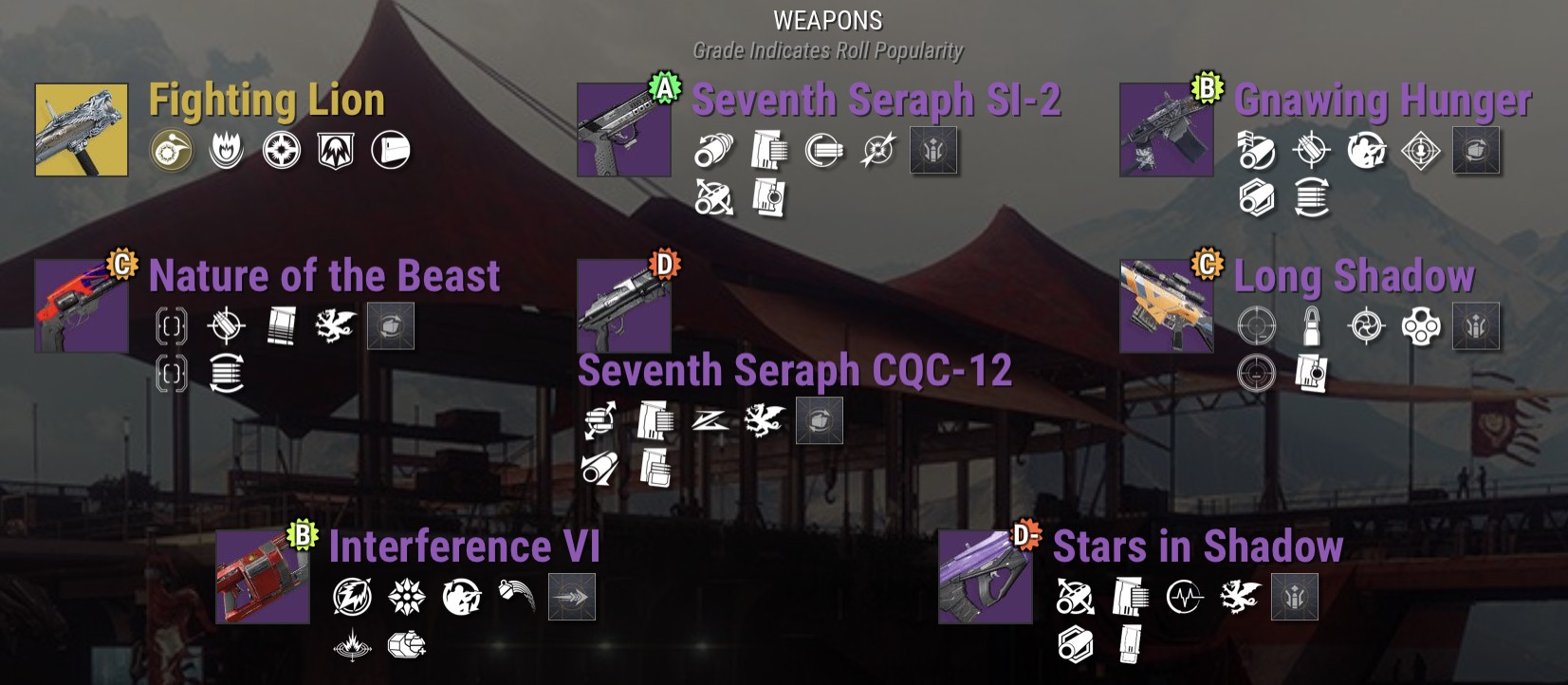The height and width of the screenshot is (685, 1568).
Task: Open the Fighting Lion title link
Action: (267, 100)
